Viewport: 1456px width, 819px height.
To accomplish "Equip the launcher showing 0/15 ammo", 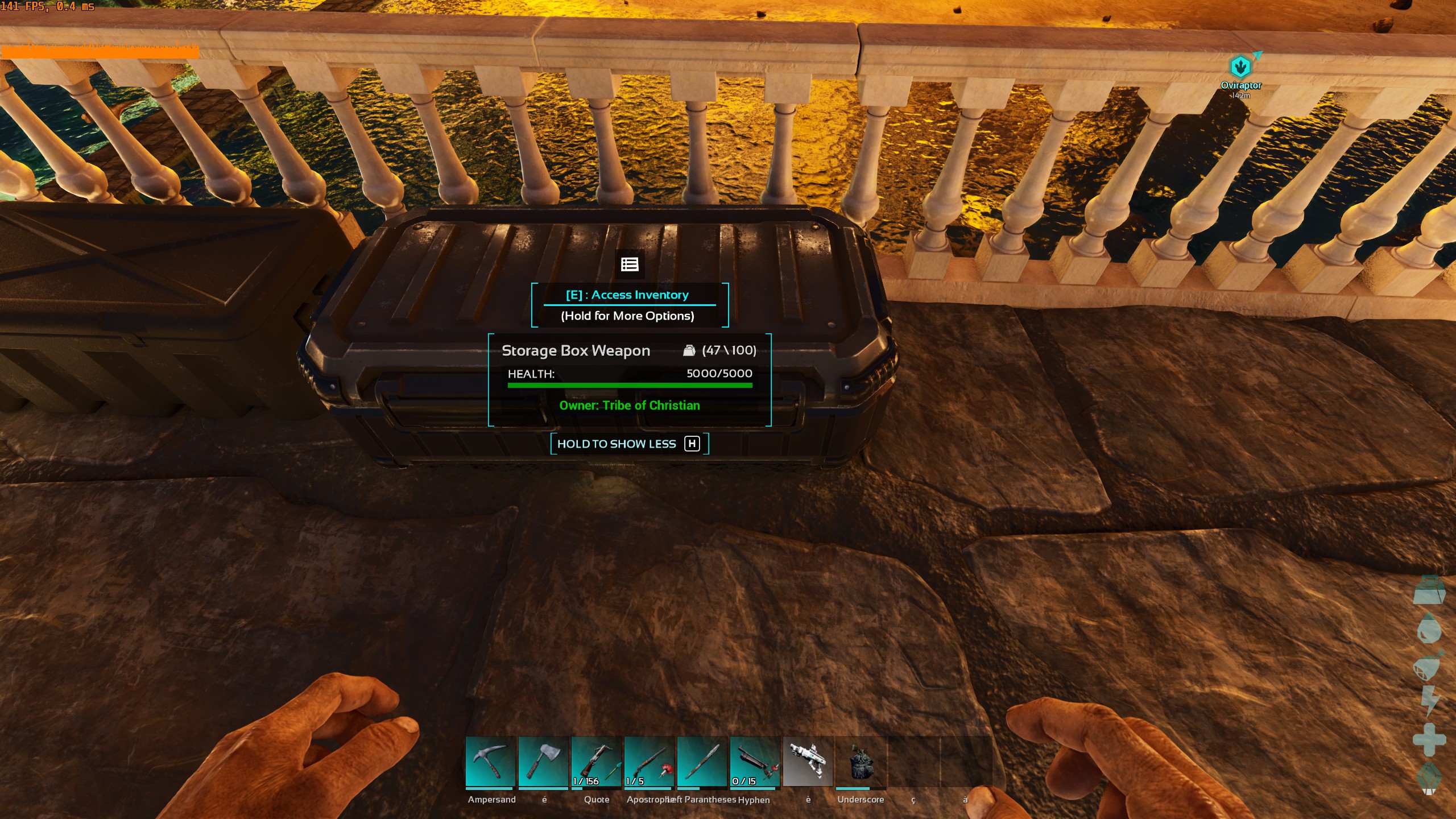I will [x=755, y=762].
